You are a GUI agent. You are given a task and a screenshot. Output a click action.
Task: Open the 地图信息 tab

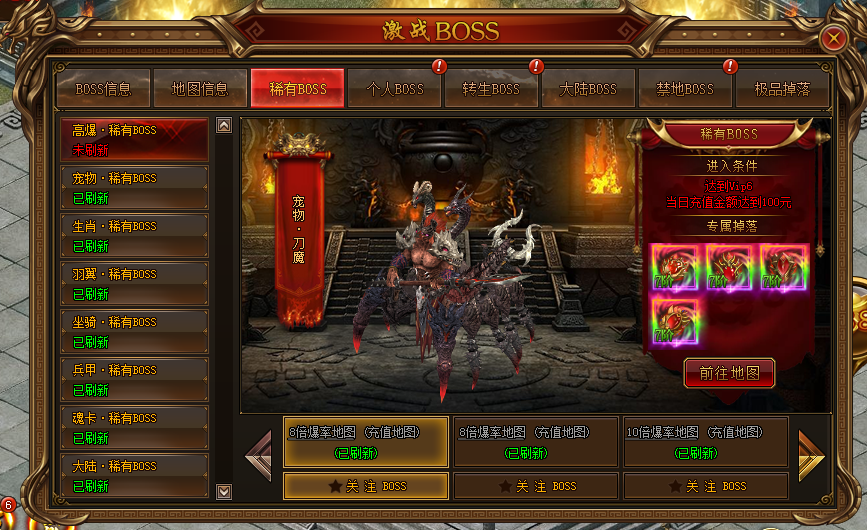pos(200,89)
